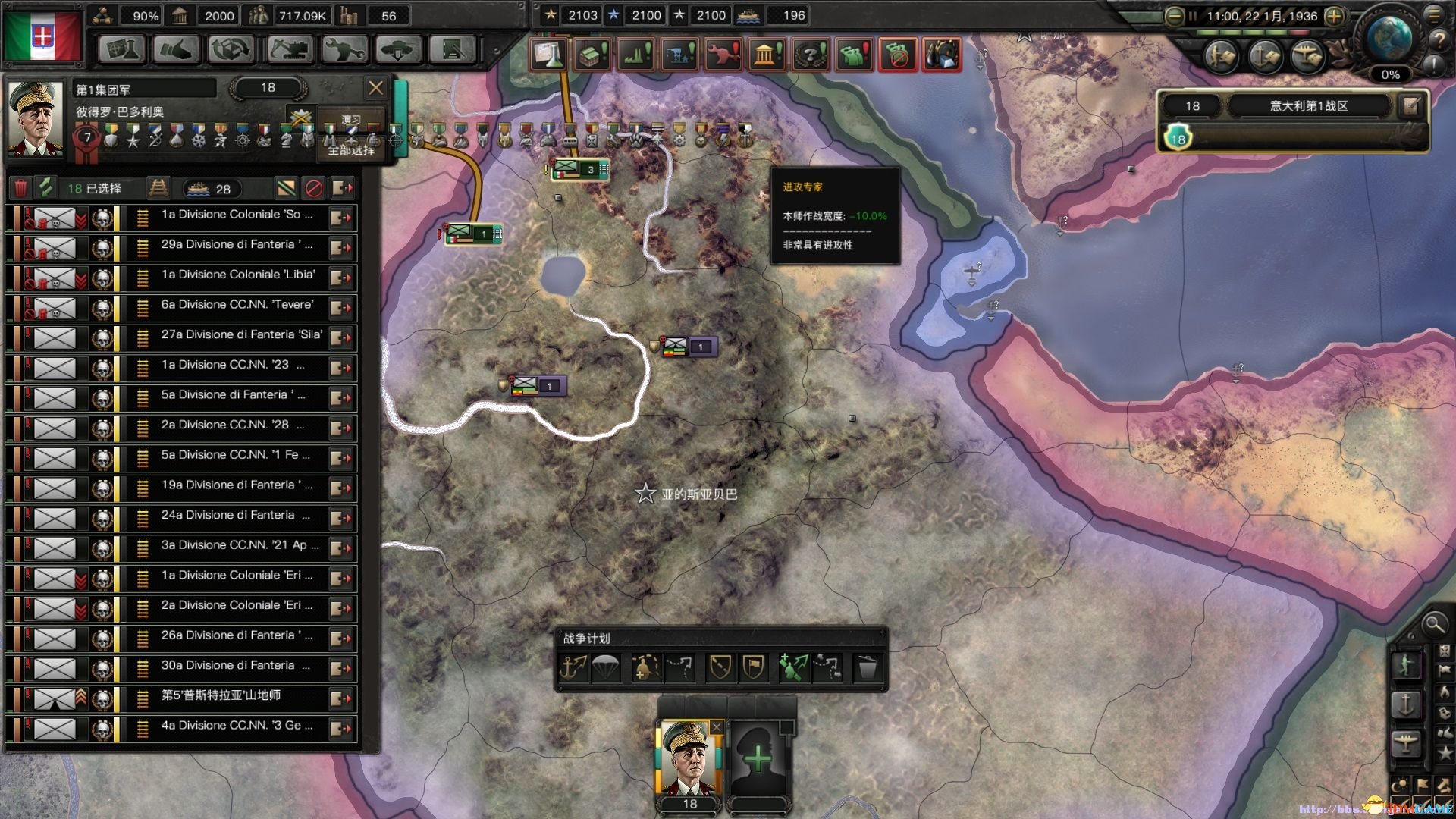Increase game speed with the plus button
Image resolution: width=1456 pixels, height=819 pixels.
tap(1334, 16)
